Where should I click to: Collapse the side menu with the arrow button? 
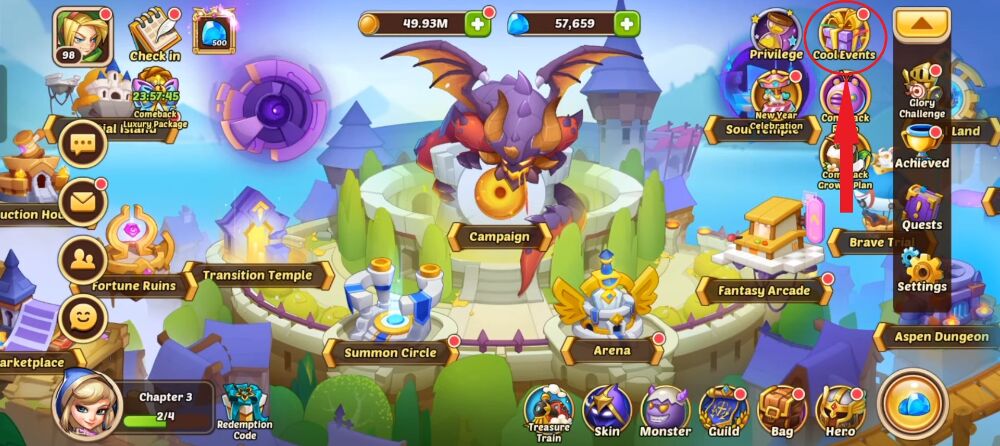point(921,24)
